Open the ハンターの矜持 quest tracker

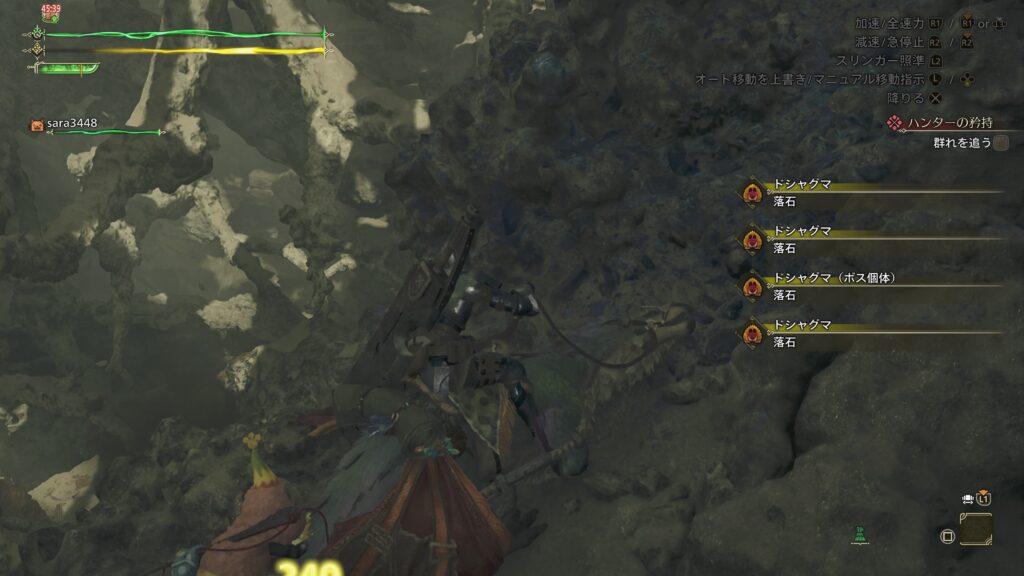coord(943,123)
